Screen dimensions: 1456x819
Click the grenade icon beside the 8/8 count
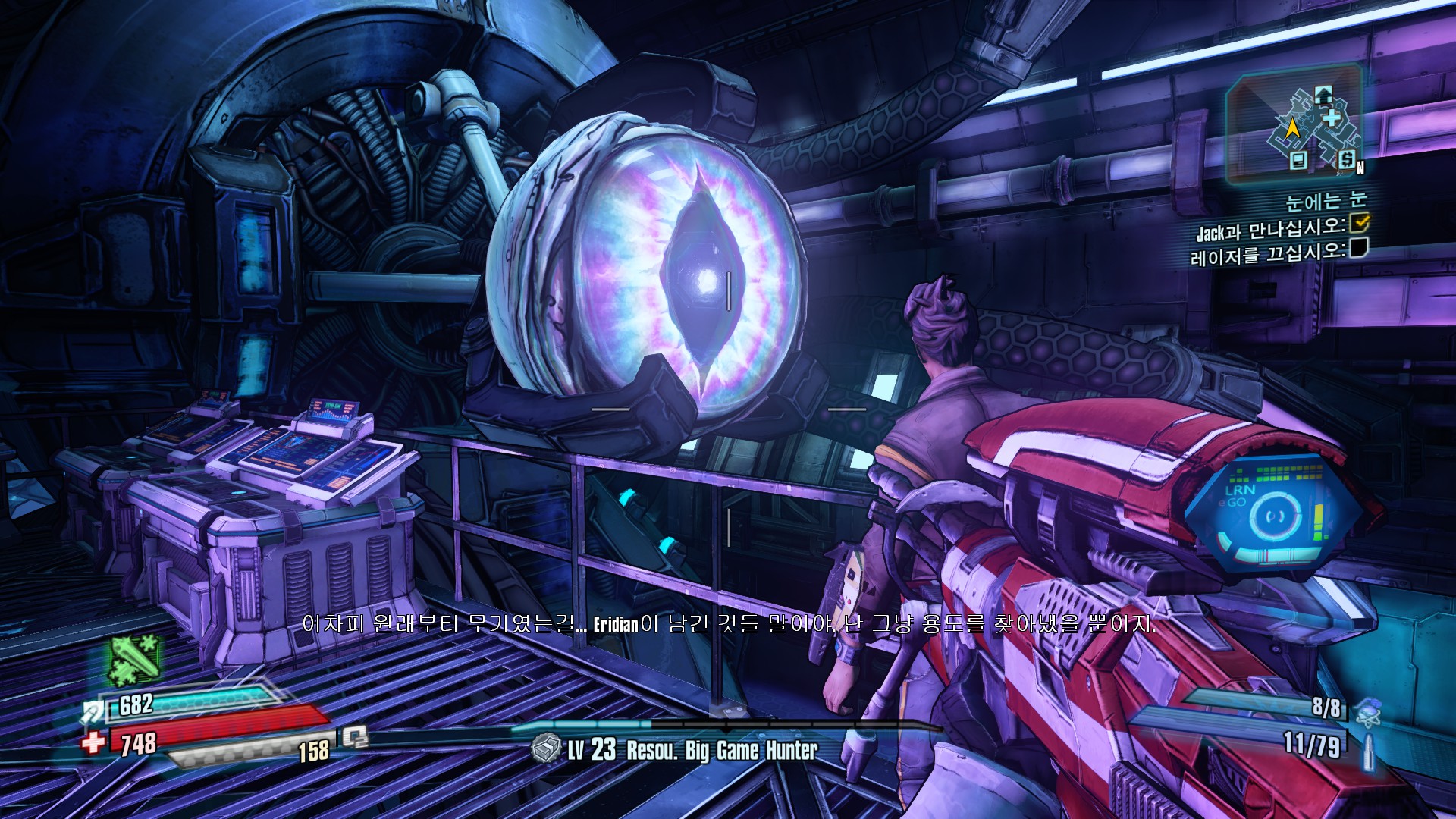[1367, 710]
